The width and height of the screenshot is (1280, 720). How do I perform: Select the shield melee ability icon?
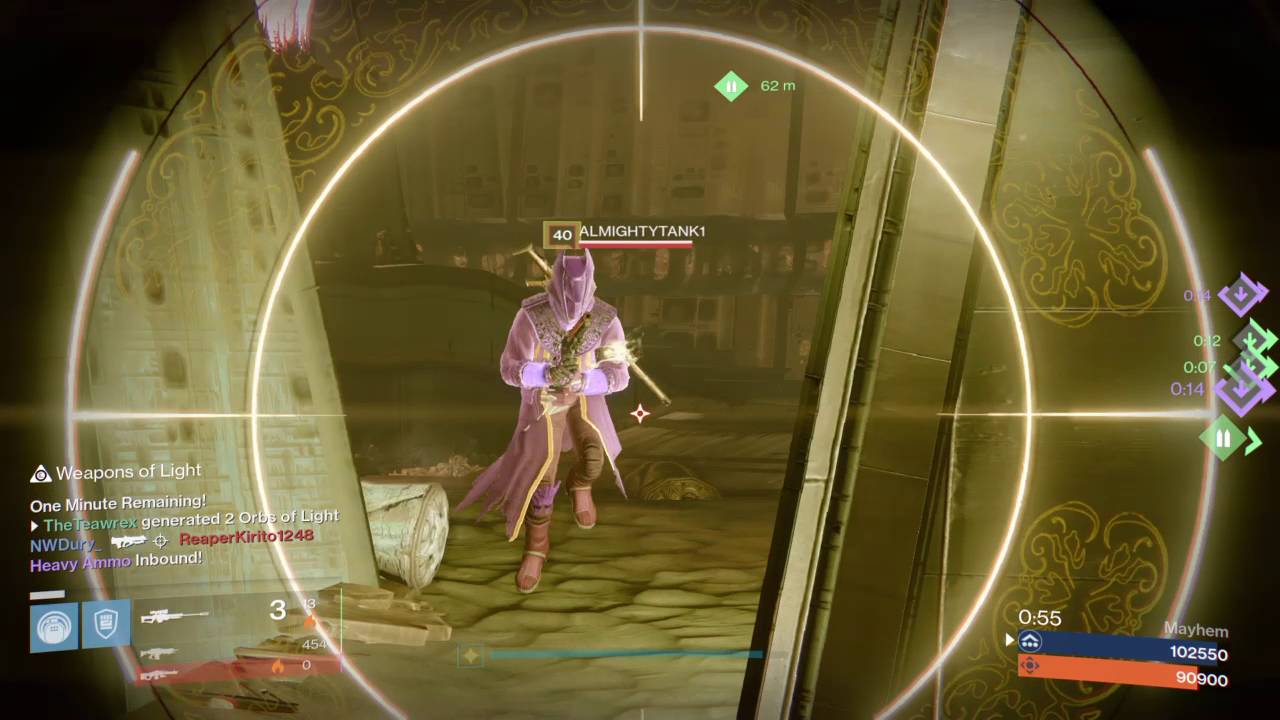106,625
